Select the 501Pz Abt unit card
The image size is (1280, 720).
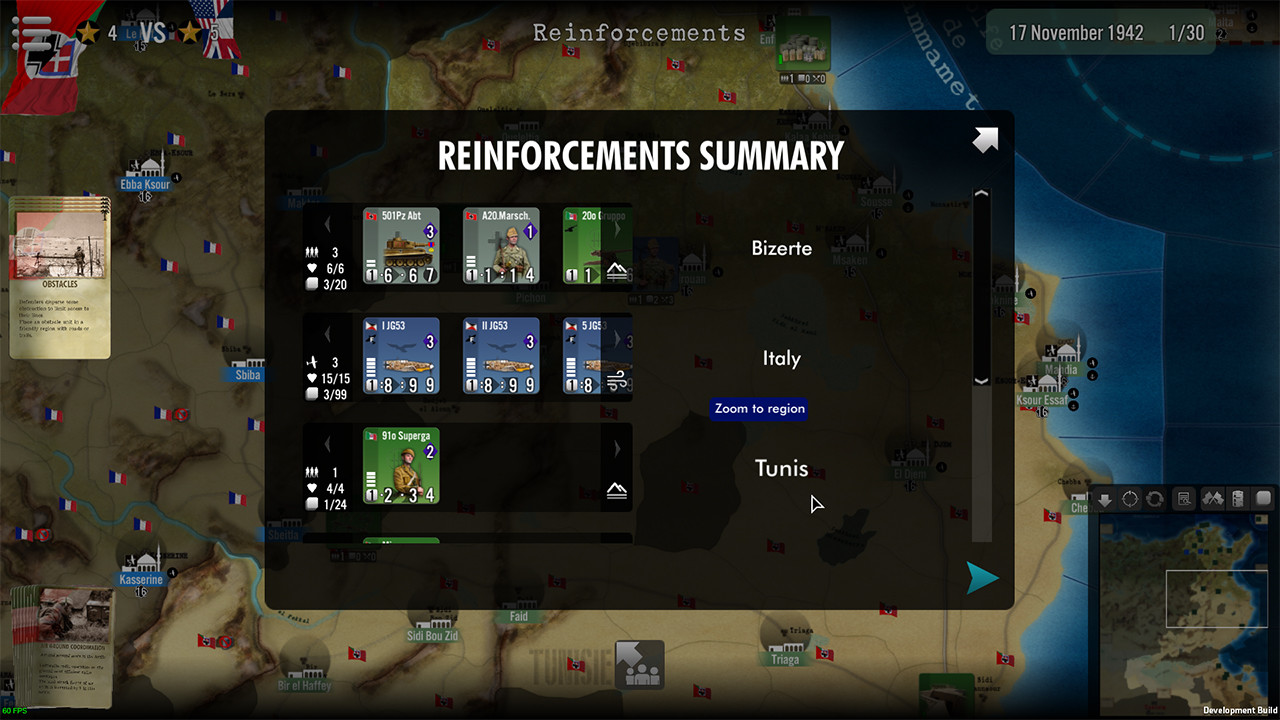[x=401, y=245]
